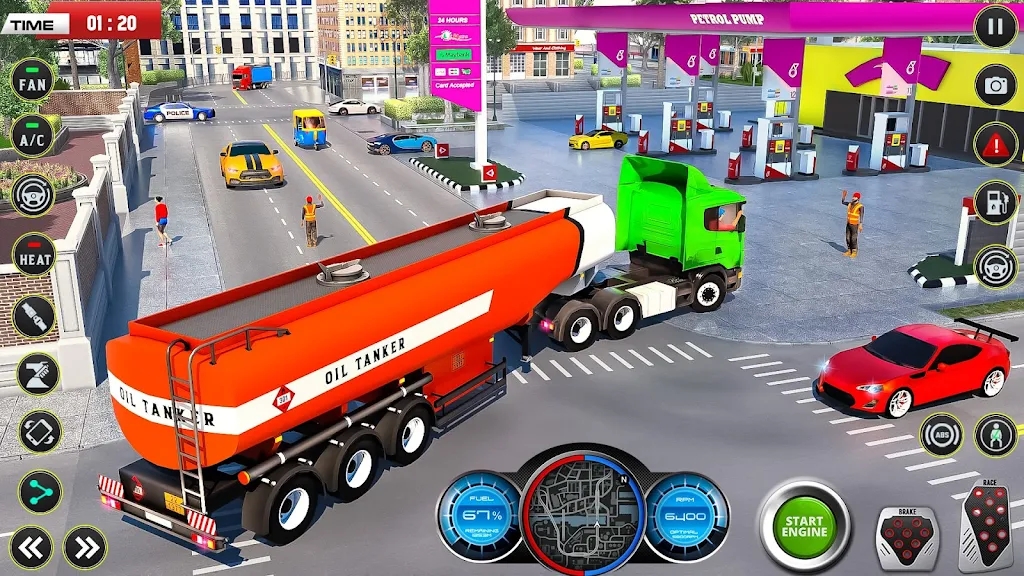Hit the green Start Engine button

[804, 525]
